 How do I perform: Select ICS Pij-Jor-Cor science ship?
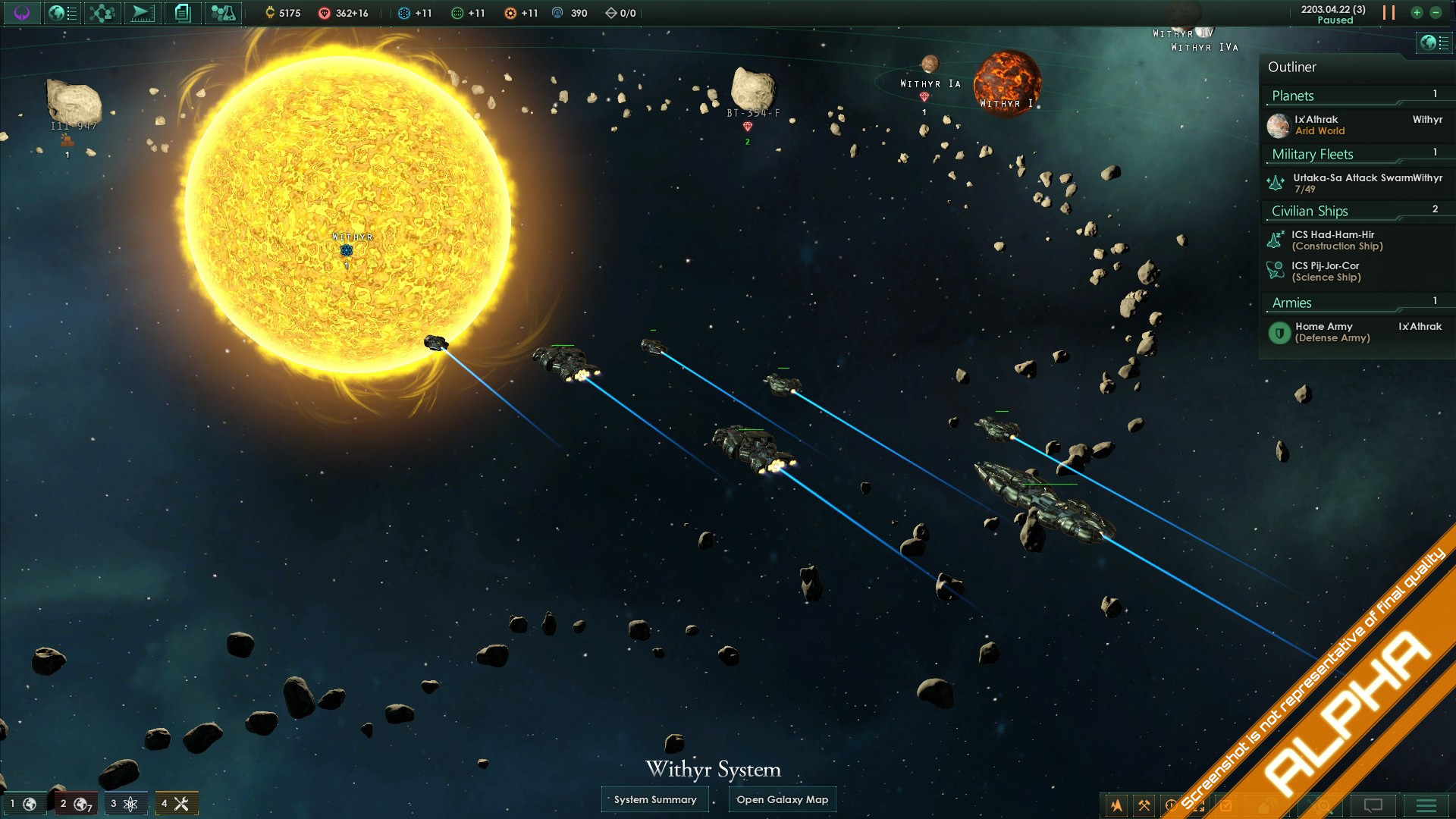tap(1327, 271)
